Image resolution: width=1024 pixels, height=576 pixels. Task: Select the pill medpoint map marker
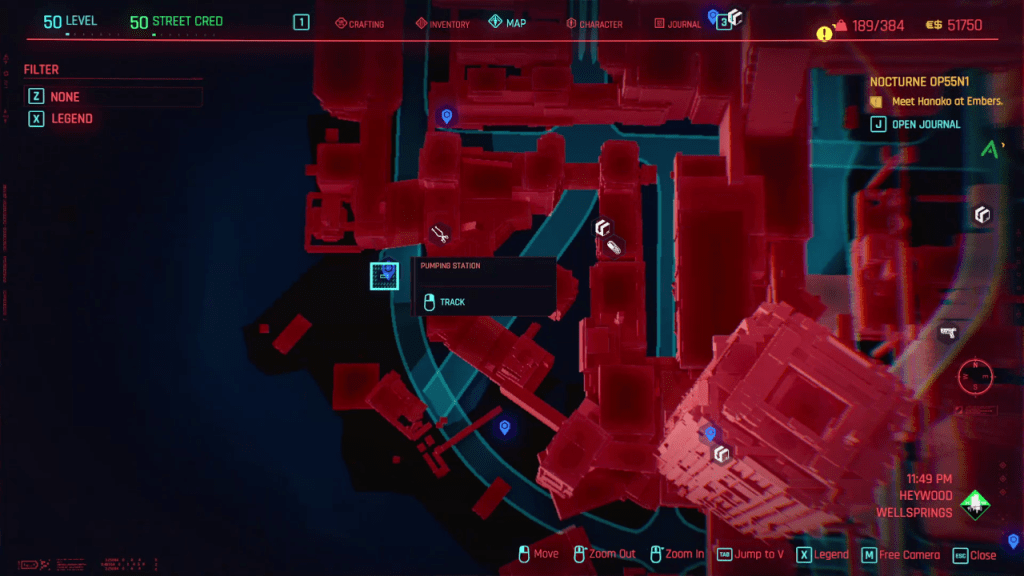[x=615, y=246]
